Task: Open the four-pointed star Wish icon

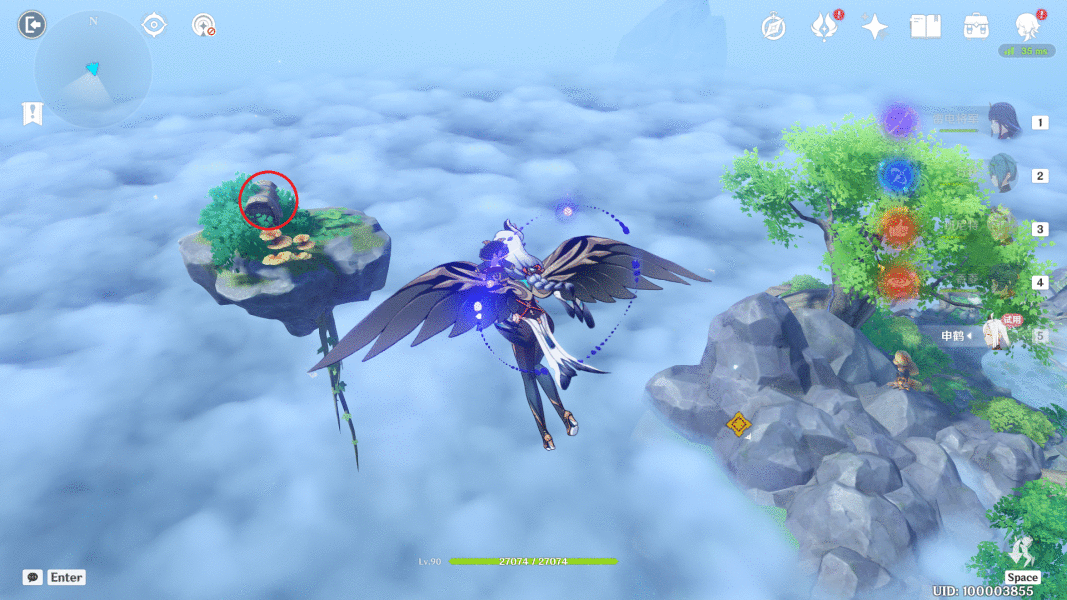Action: (875, 27)
